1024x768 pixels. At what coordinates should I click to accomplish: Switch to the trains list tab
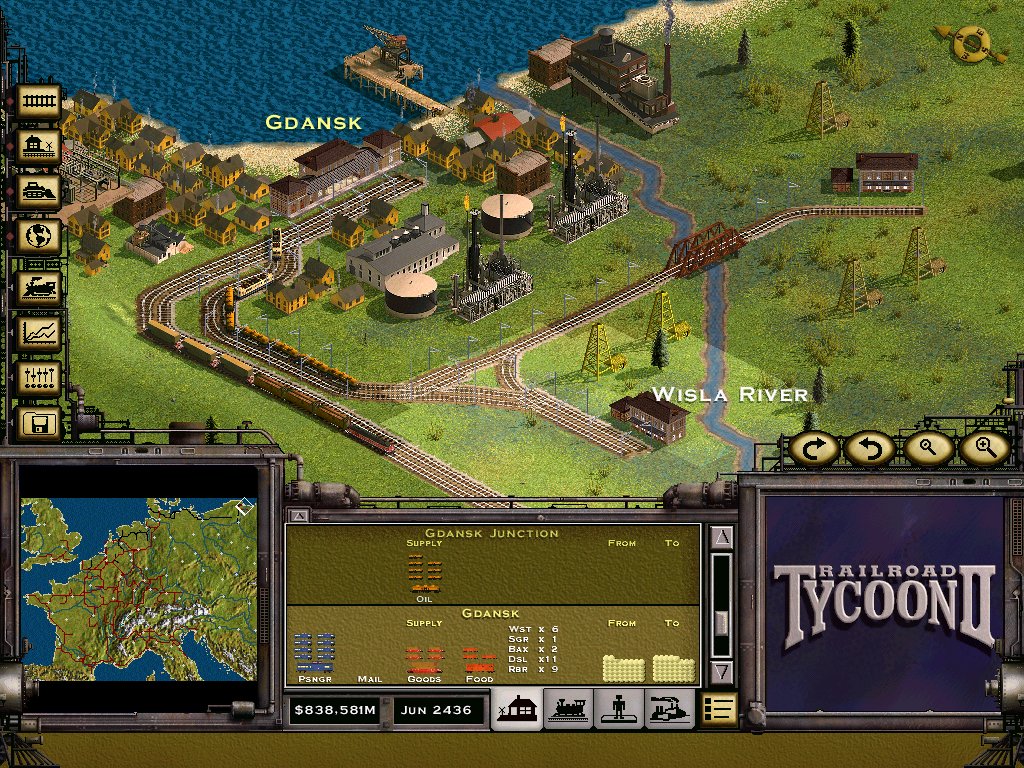pos(567,709)
